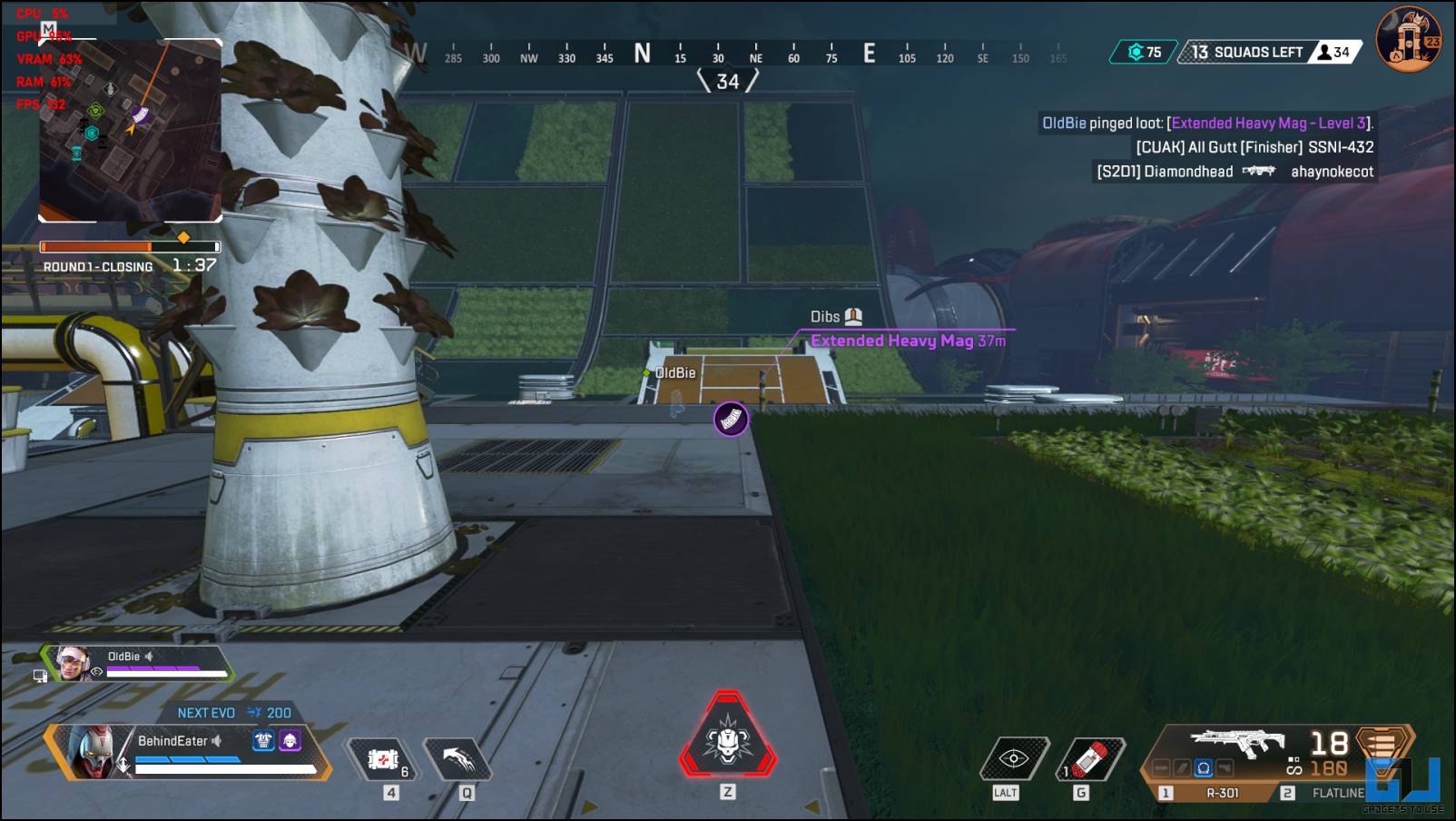Open the champion portrait icon
Screen dimensions: 1456x821
[1408, 39]
